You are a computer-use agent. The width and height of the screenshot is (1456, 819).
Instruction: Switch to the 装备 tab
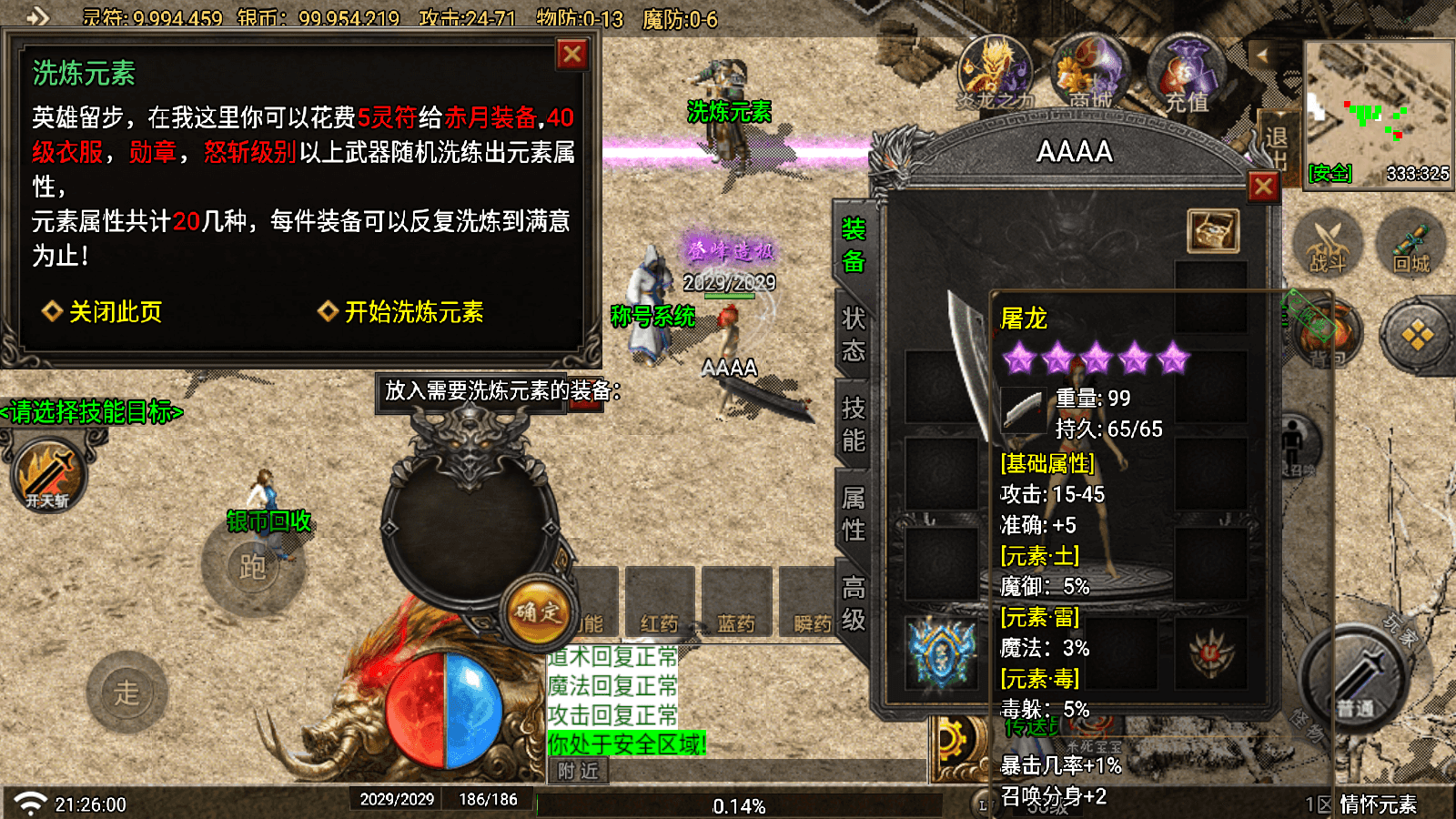(x=853, y=246)
